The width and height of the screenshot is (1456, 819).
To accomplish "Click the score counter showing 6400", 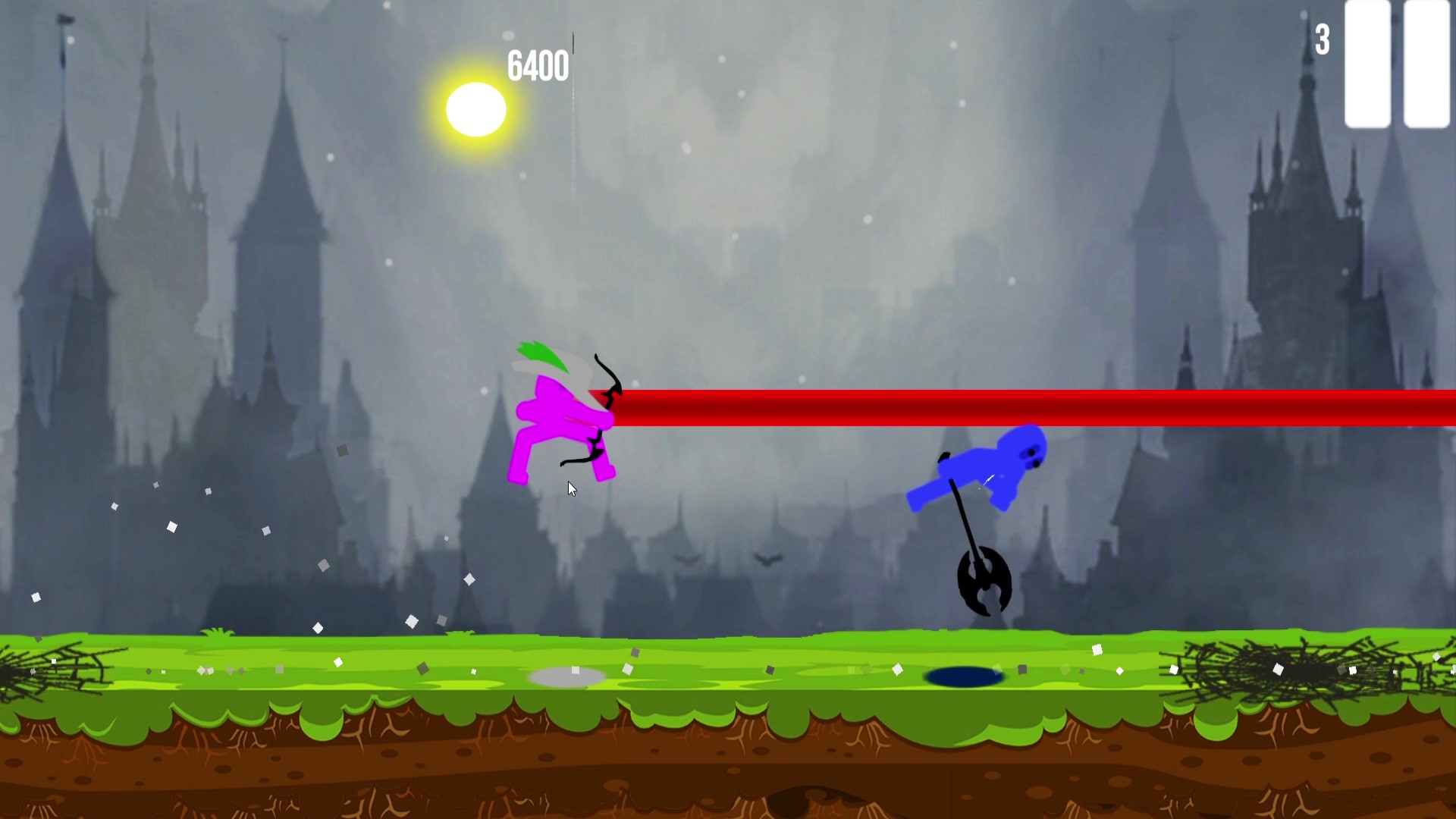I will click(x=538, y=64).
